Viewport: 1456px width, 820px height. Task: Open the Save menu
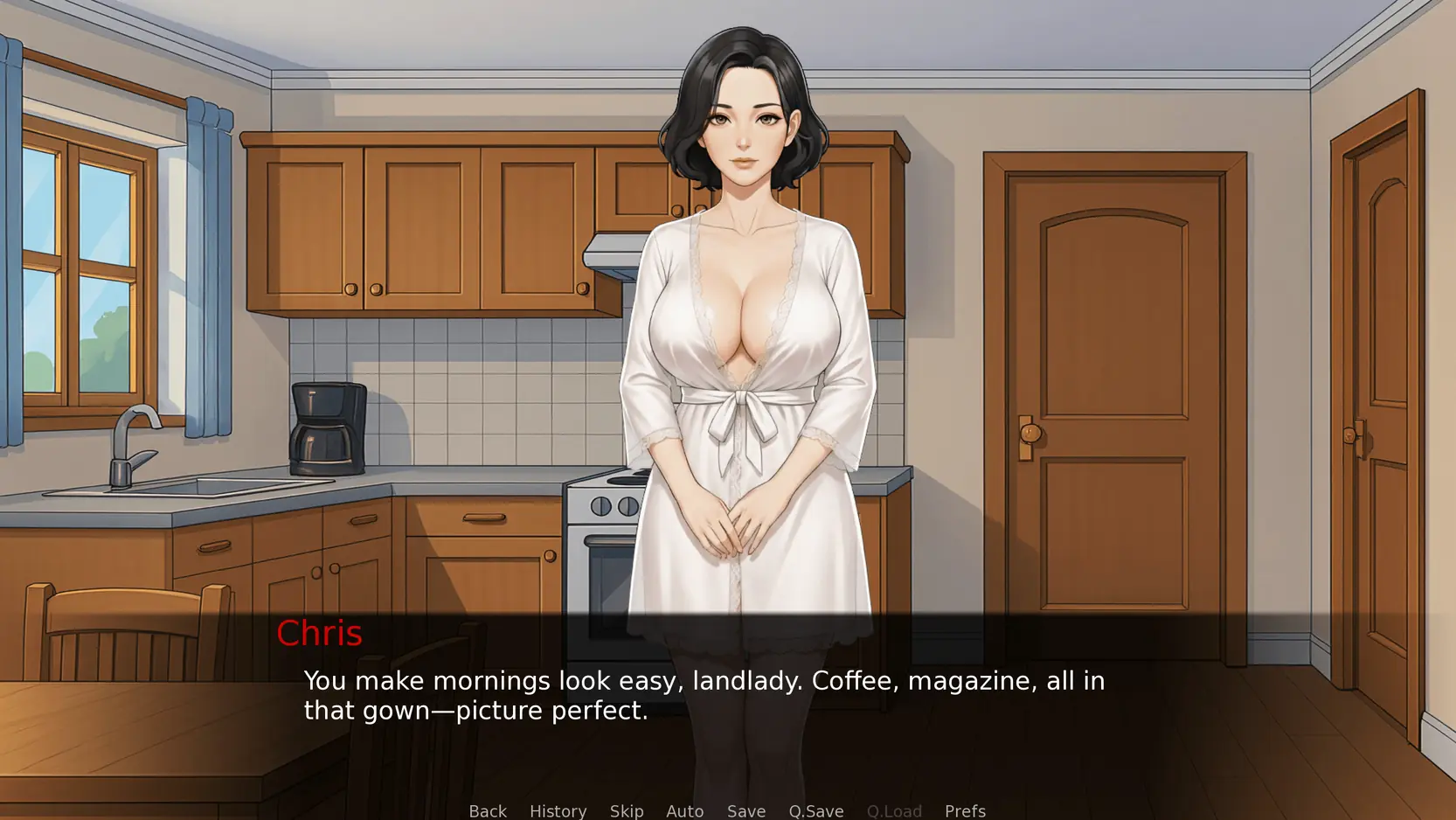click(x=746, y=810)
